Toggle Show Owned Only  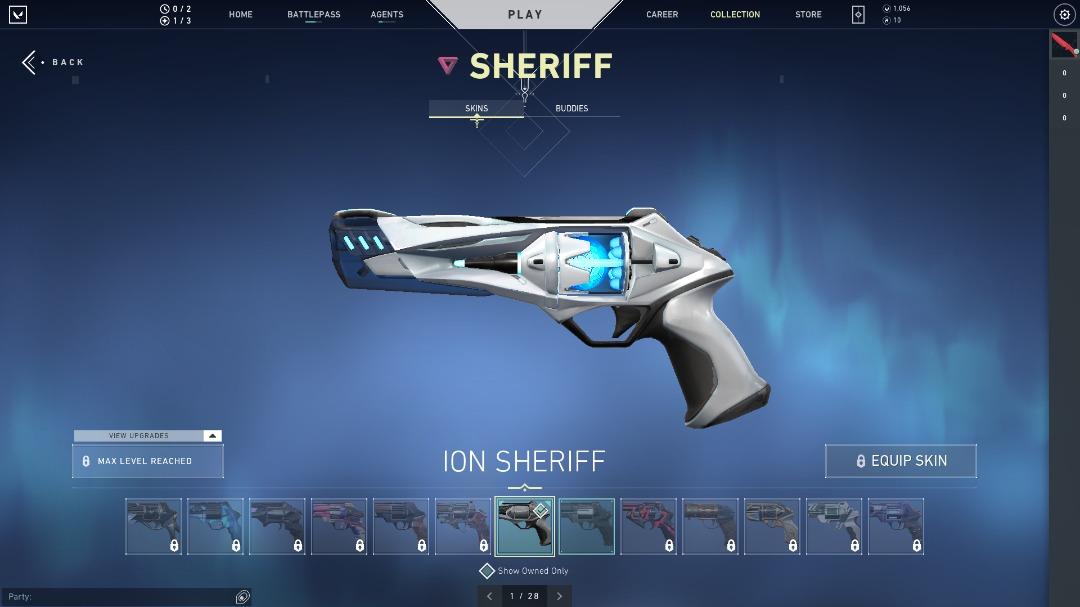tap(487, 571)
